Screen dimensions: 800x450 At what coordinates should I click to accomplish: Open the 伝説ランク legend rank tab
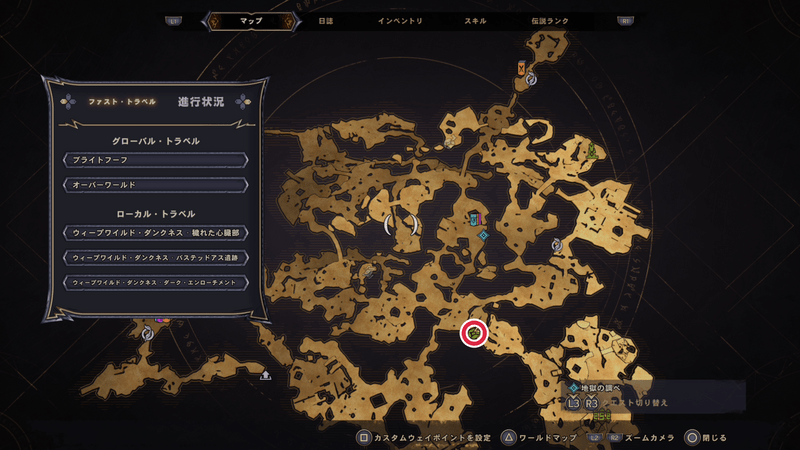pyautogui.click(x=552, y=20)
